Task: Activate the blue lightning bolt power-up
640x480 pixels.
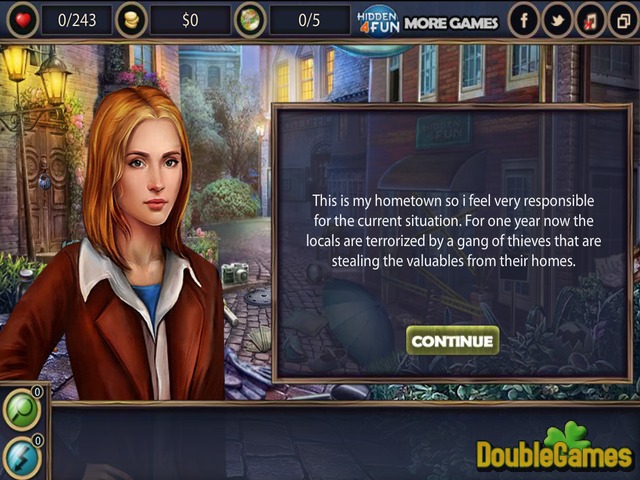Action: coord(22,456)
